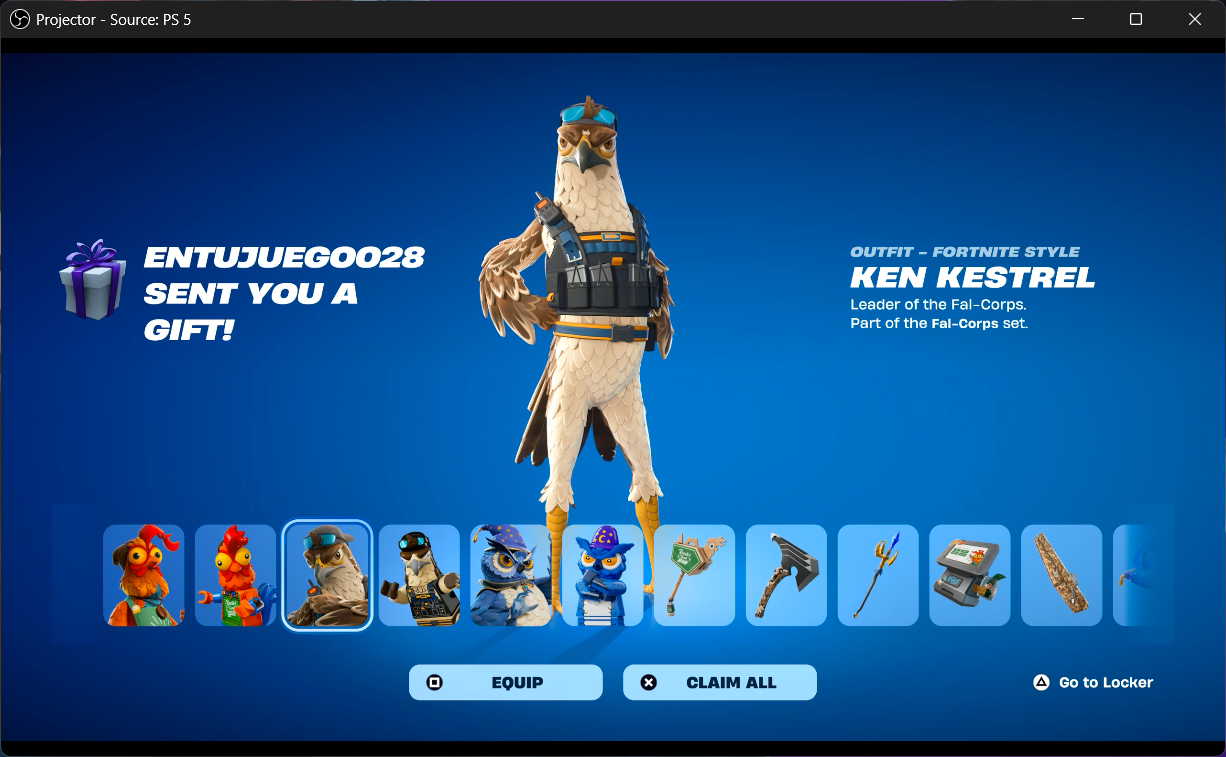Click the EQUIP button
The width and height of the screenshot is (1226, 757).
point(505,682)
